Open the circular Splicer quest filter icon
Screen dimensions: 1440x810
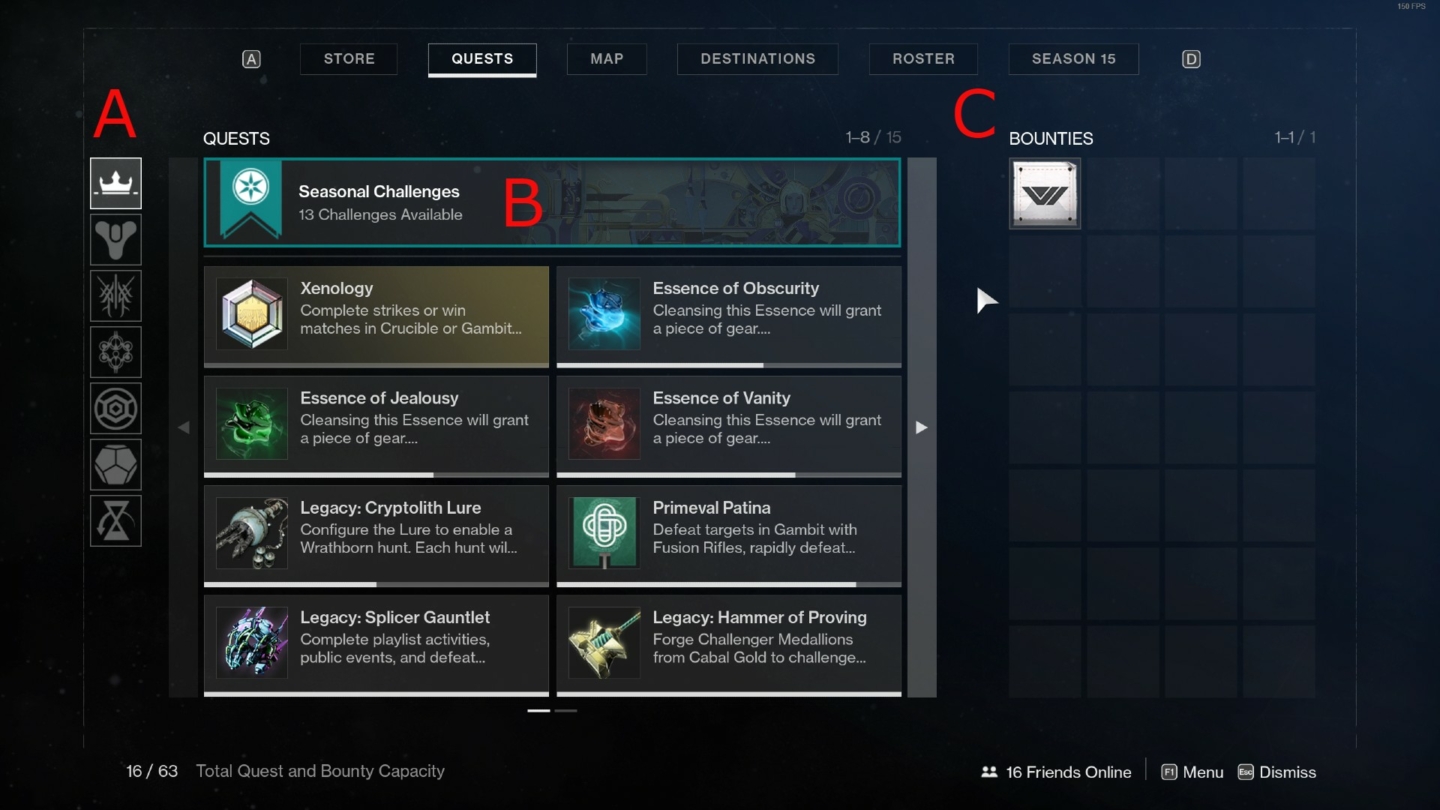click(115, 407)
